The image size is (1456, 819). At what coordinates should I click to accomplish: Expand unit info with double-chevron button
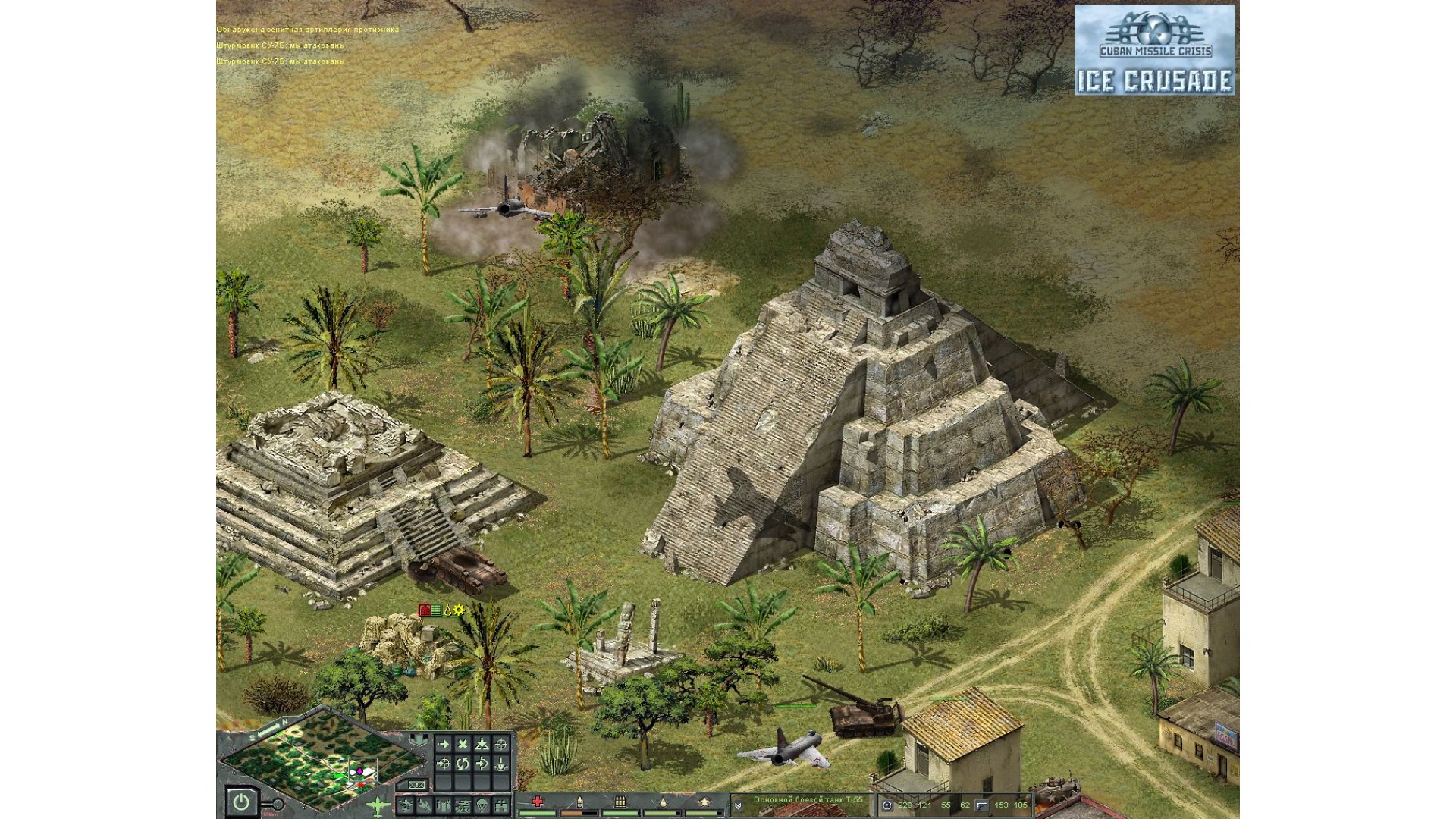point(738,805)
